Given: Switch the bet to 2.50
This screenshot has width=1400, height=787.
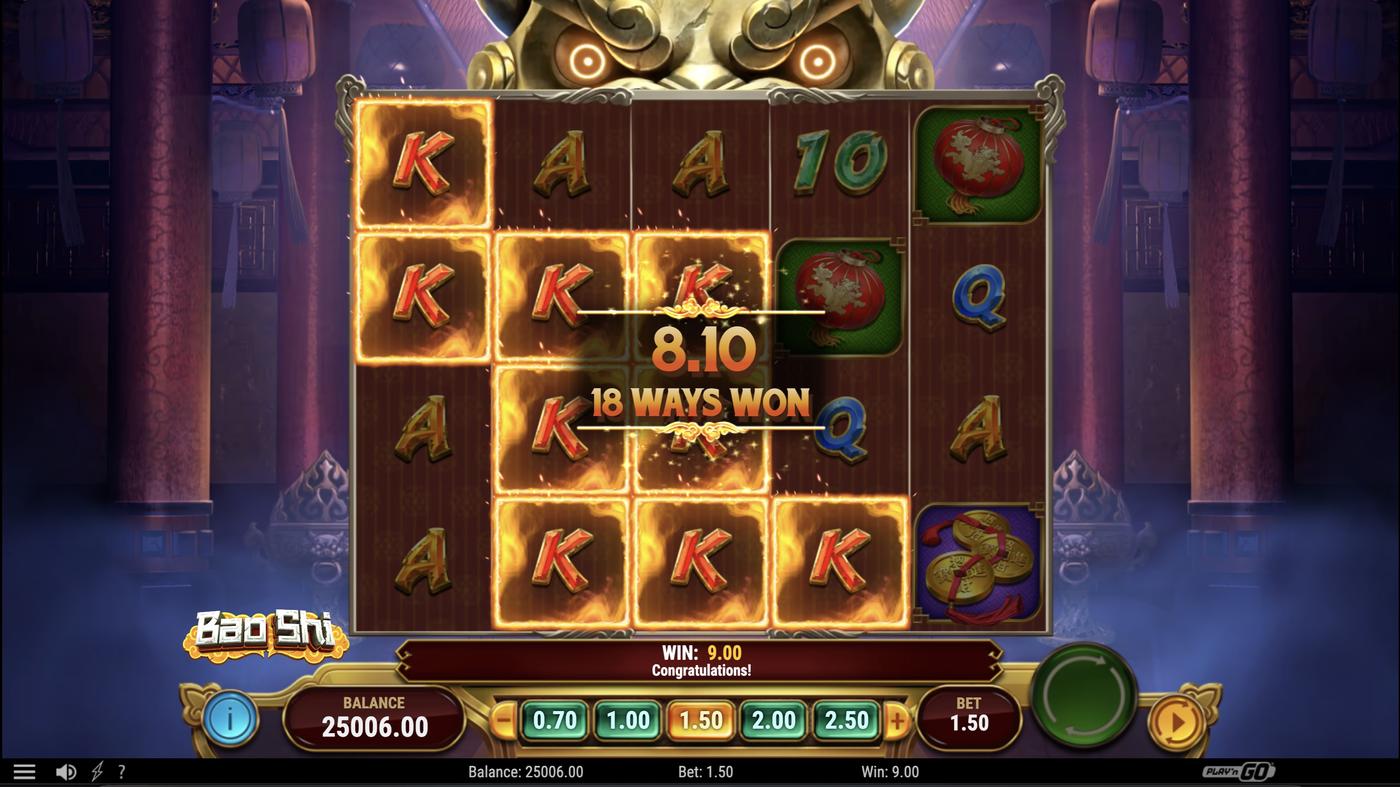Looking at the screenshot, I should (x=846, y=720).
